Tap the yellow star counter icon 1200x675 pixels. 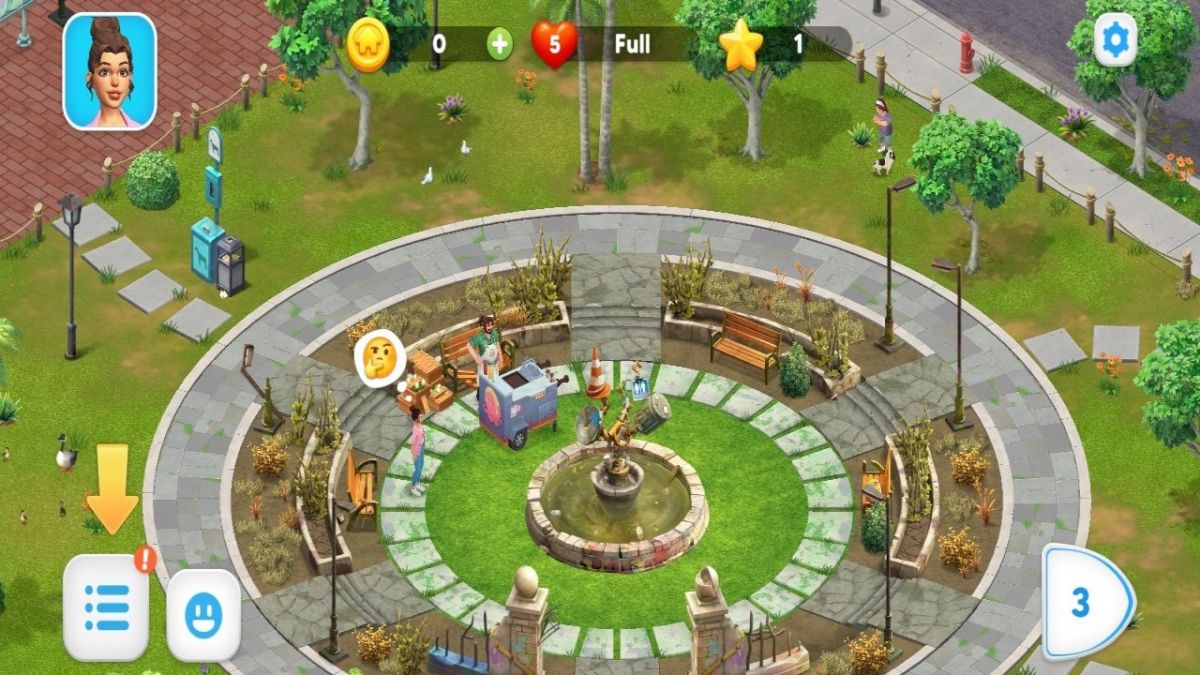pos(741,45)
